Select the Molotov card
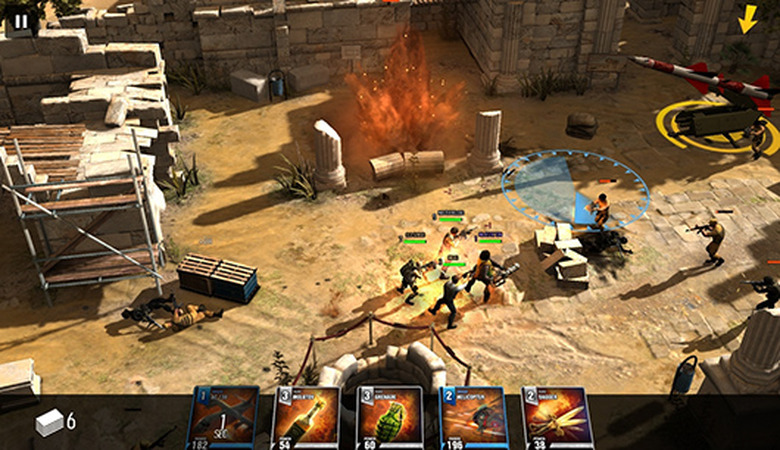 (x=305, y=418)
